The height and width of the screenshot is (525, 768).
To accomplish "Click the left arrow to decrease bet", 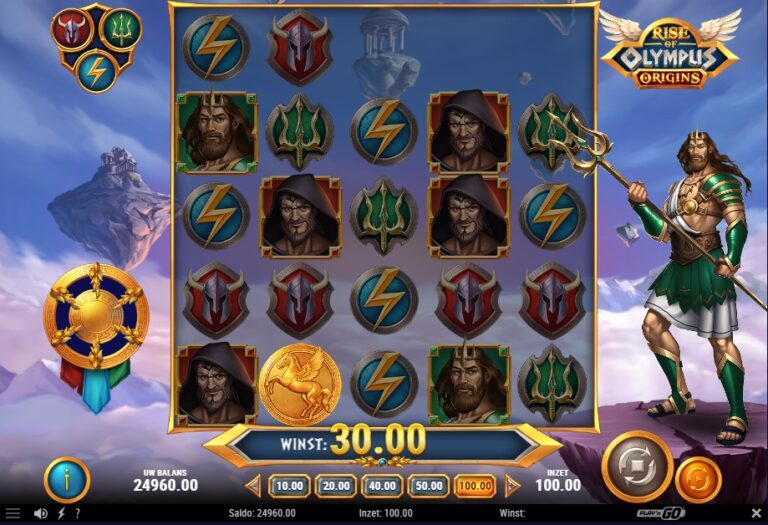I will pyautogui.click(x=254, y=486).
